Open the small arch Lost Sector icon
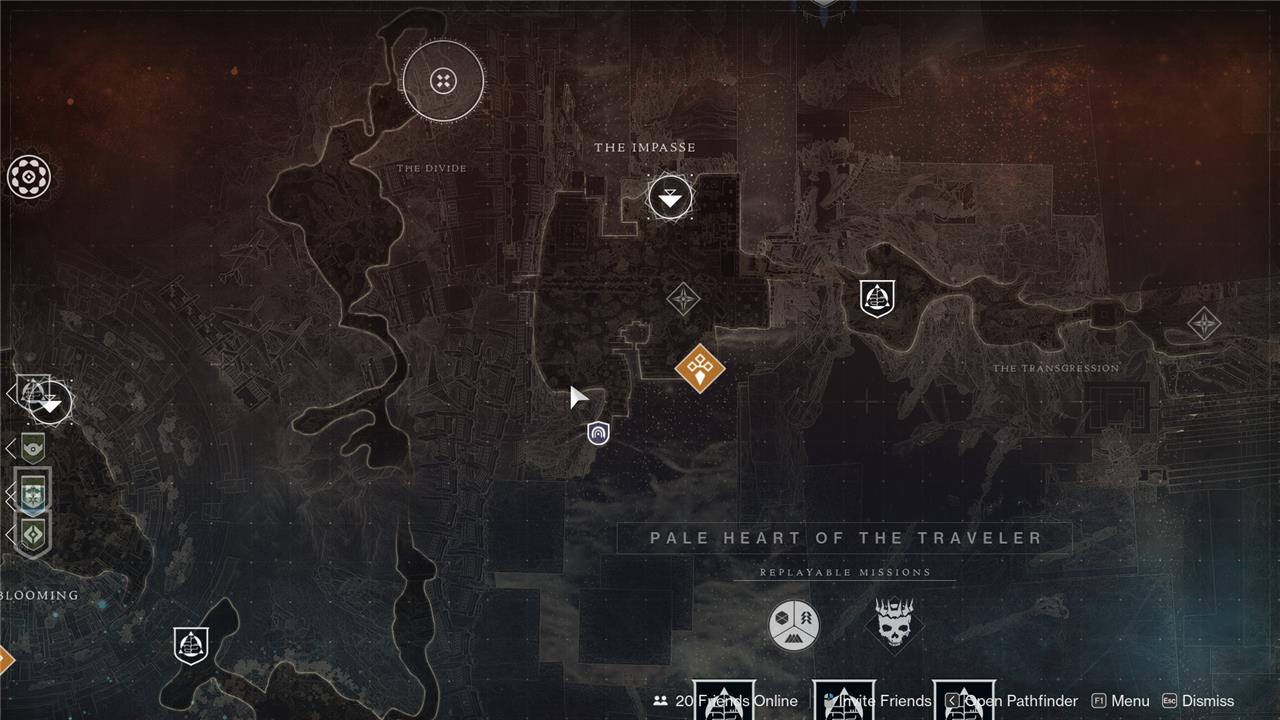1280x720 pixels. coord(598,433)
